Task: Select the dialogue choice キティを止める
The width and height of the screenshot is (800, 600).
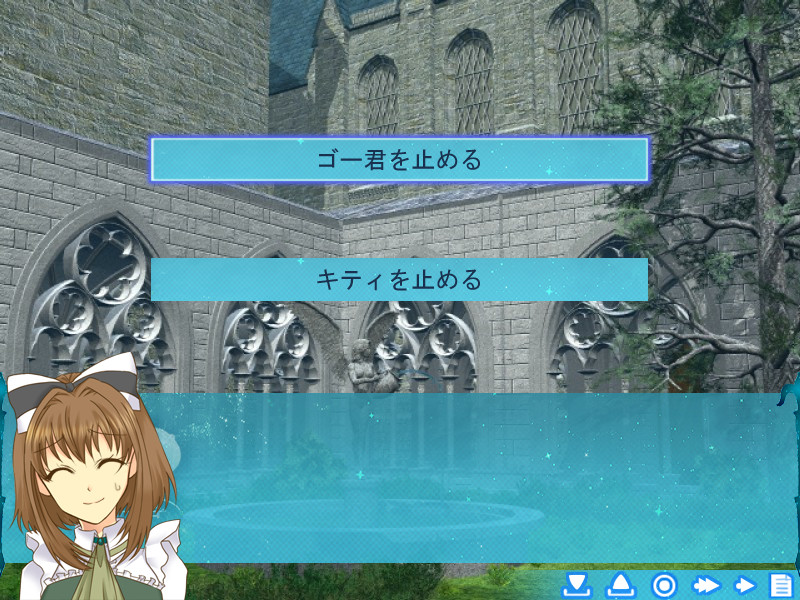Action: point(399,279)
